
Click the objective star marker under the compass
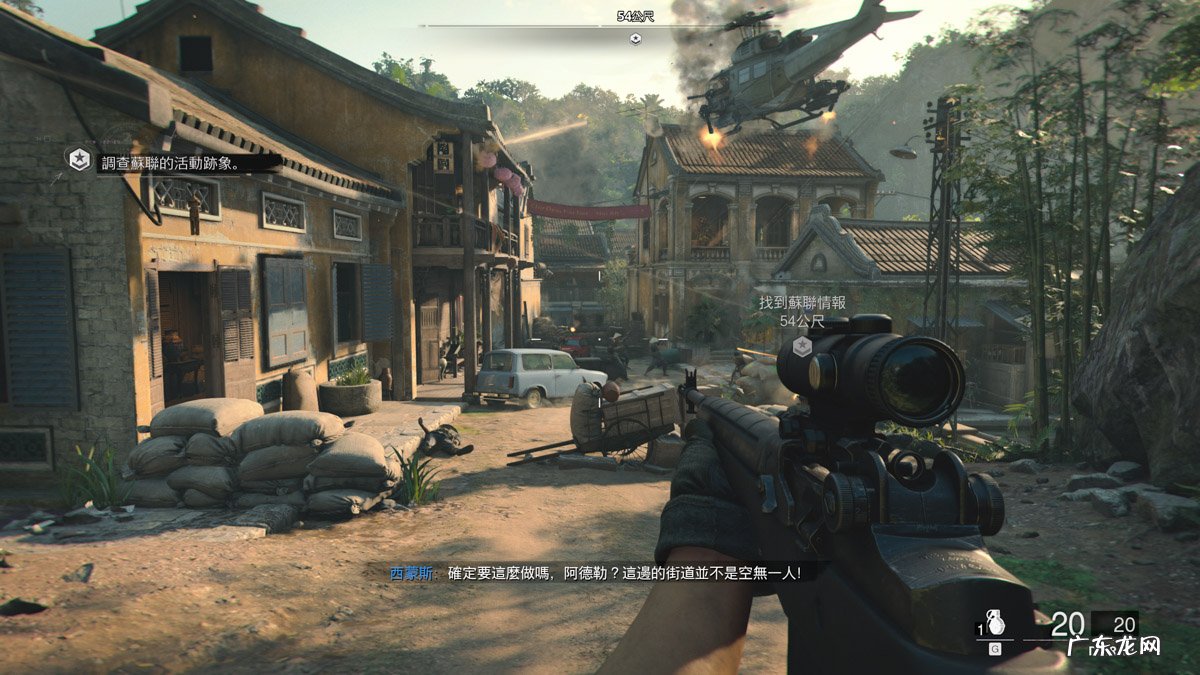coord(635,39)
